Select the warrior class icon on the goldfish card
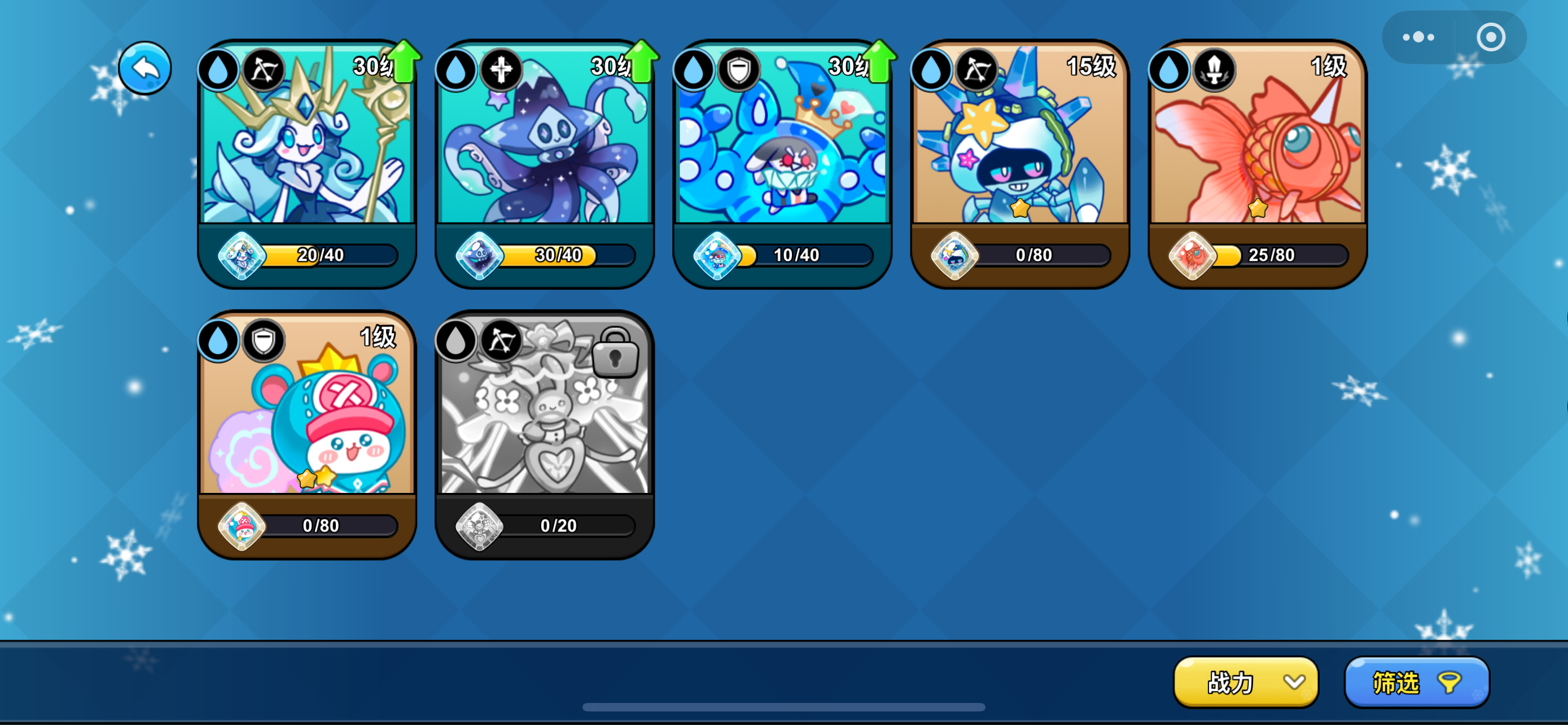 click(1214, 69)
